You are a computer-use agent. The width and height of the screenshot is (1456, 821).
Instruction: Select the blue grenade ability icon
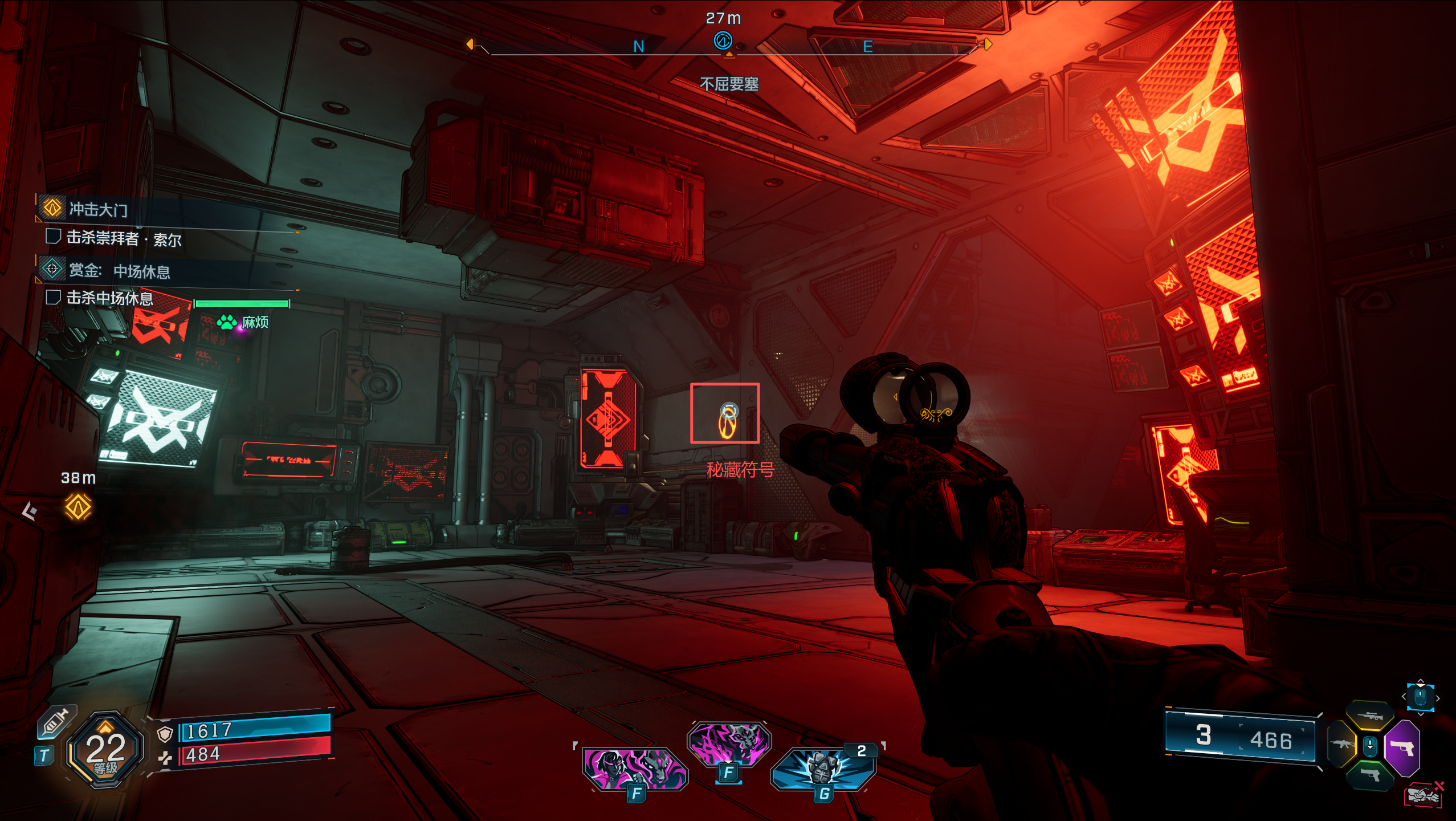tap(822, 767)
